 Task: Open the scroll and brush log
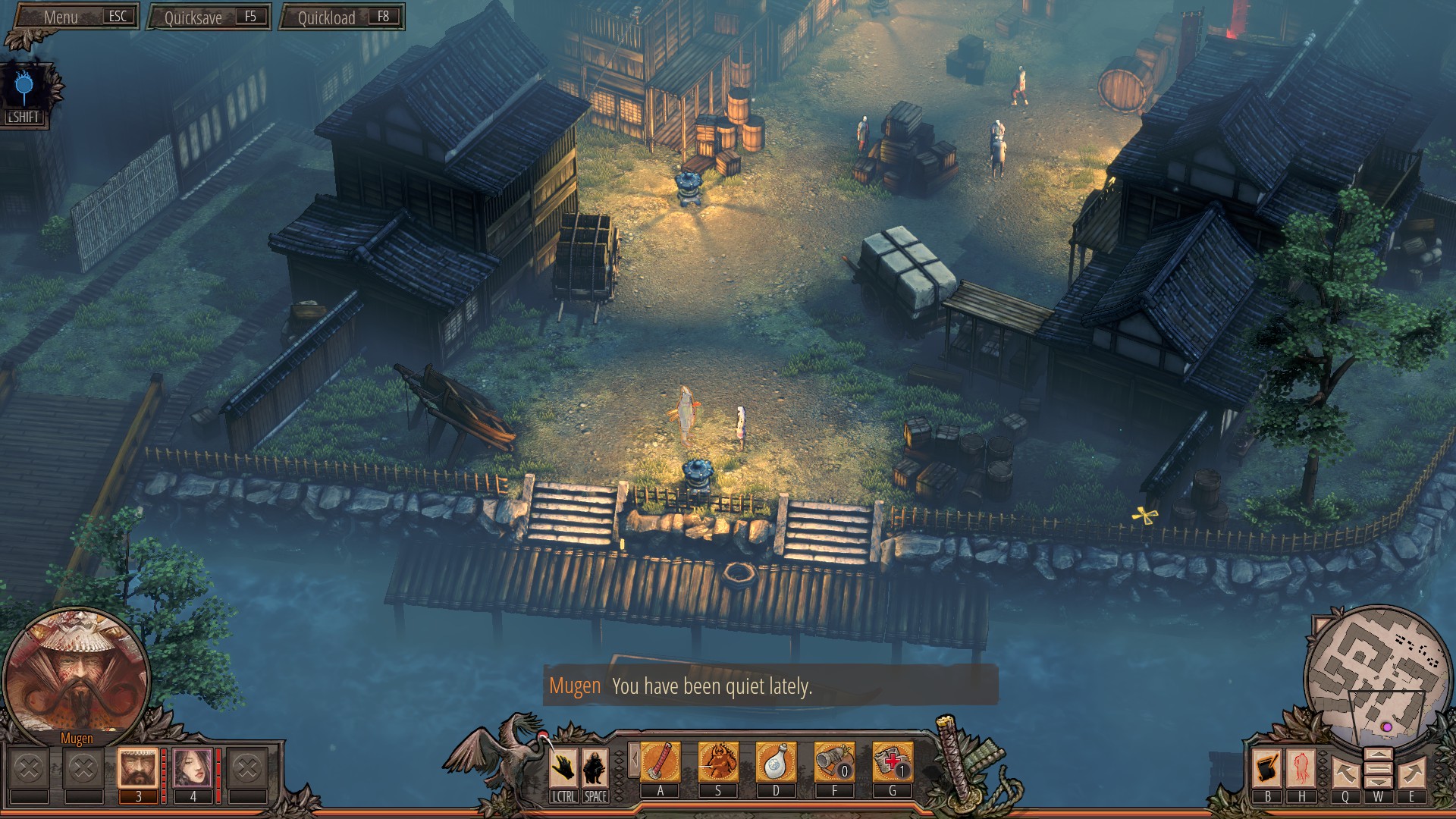click(x=1267, y=767)
